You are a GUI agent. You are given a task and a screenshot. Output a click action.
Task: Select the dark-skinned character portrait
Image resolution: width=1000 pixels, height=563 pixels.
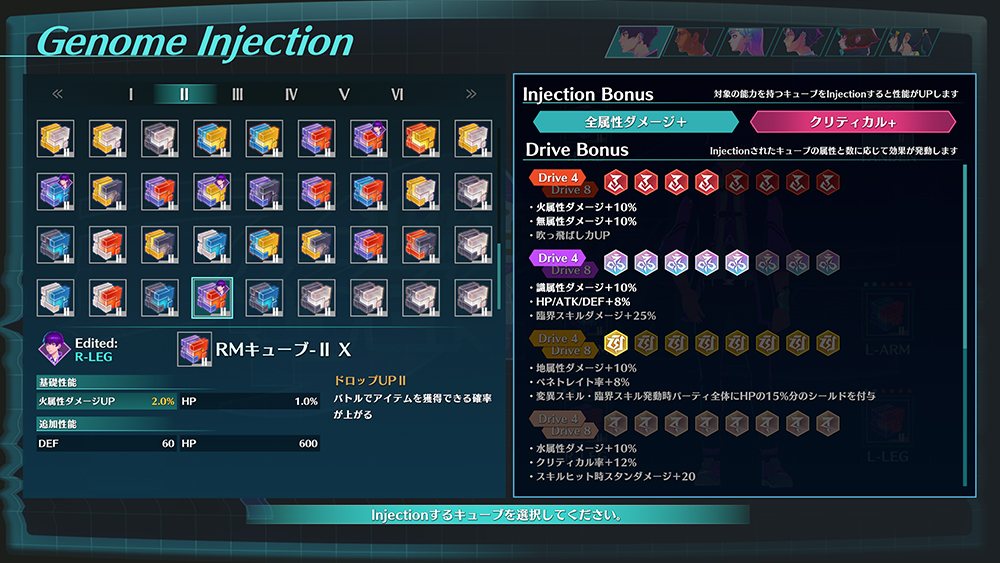click(695, 42)
